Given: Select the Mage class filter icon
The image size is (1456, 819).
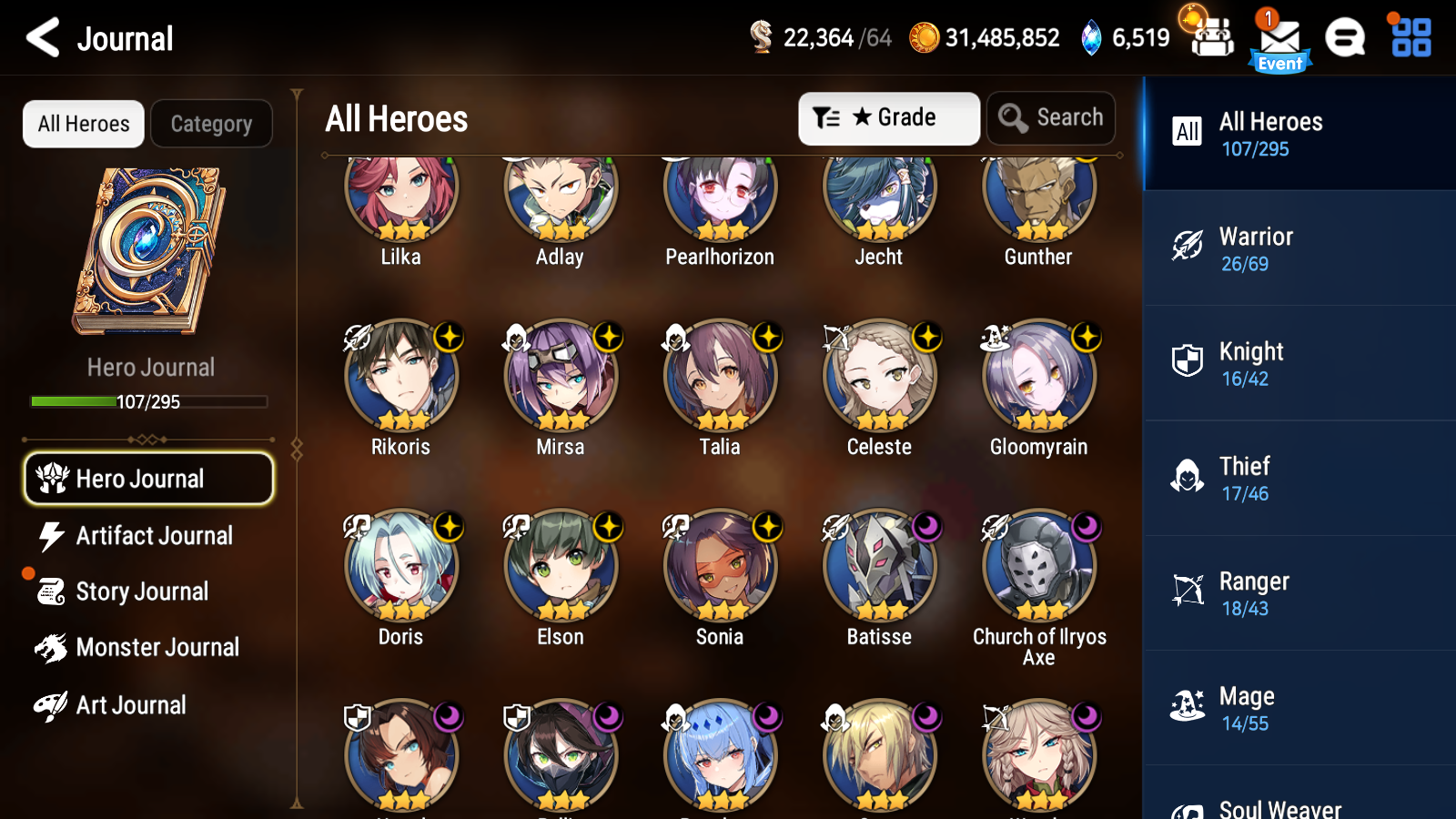Looking at the screenshot, I should click(1186, 704).
